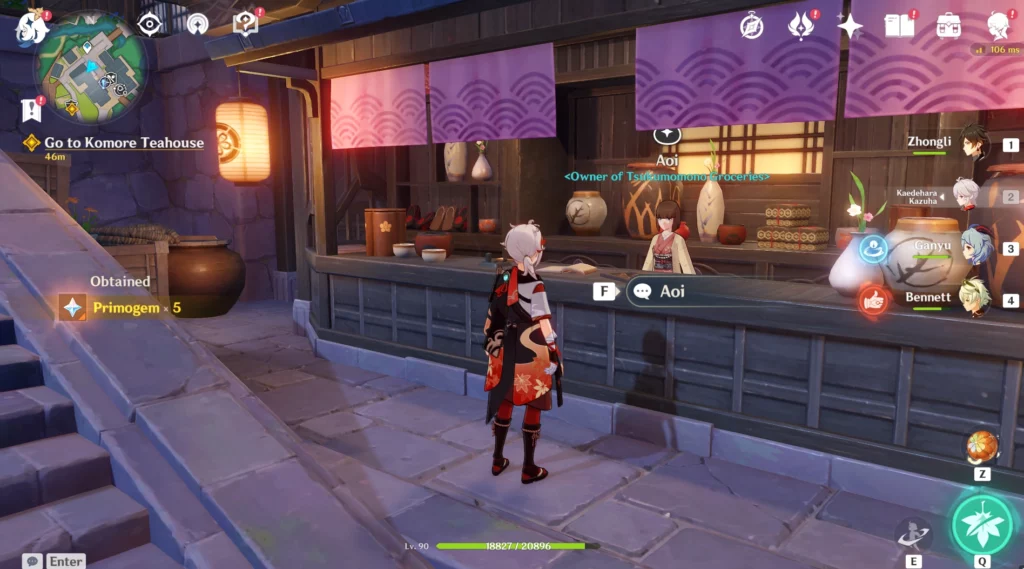Open the backpack inventory
The width and height of the screenshot is (1024, 569).
coord(948,26)
